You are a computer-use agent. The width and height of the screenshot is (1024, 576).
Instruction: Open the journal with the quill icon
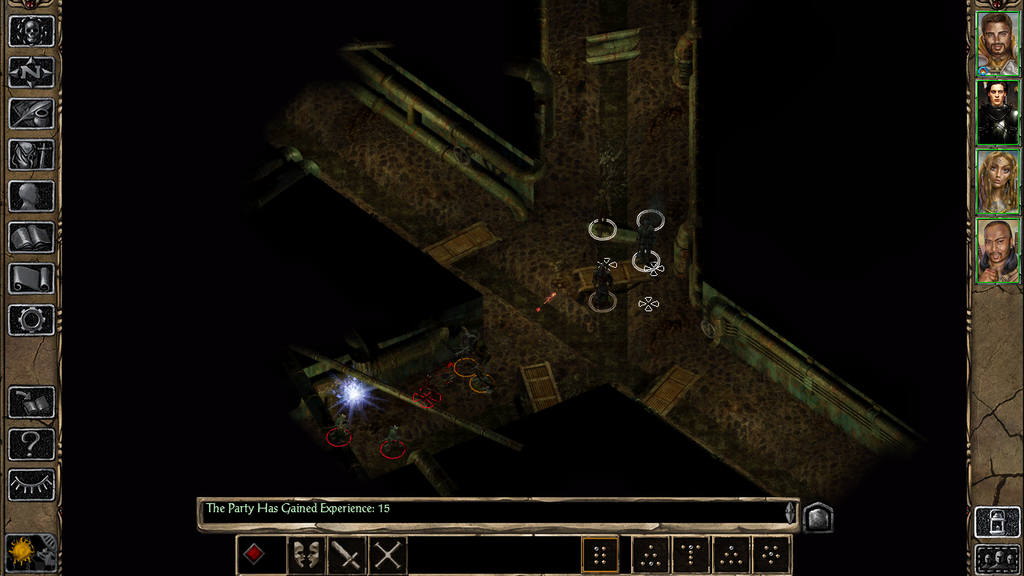click(31, 113)
